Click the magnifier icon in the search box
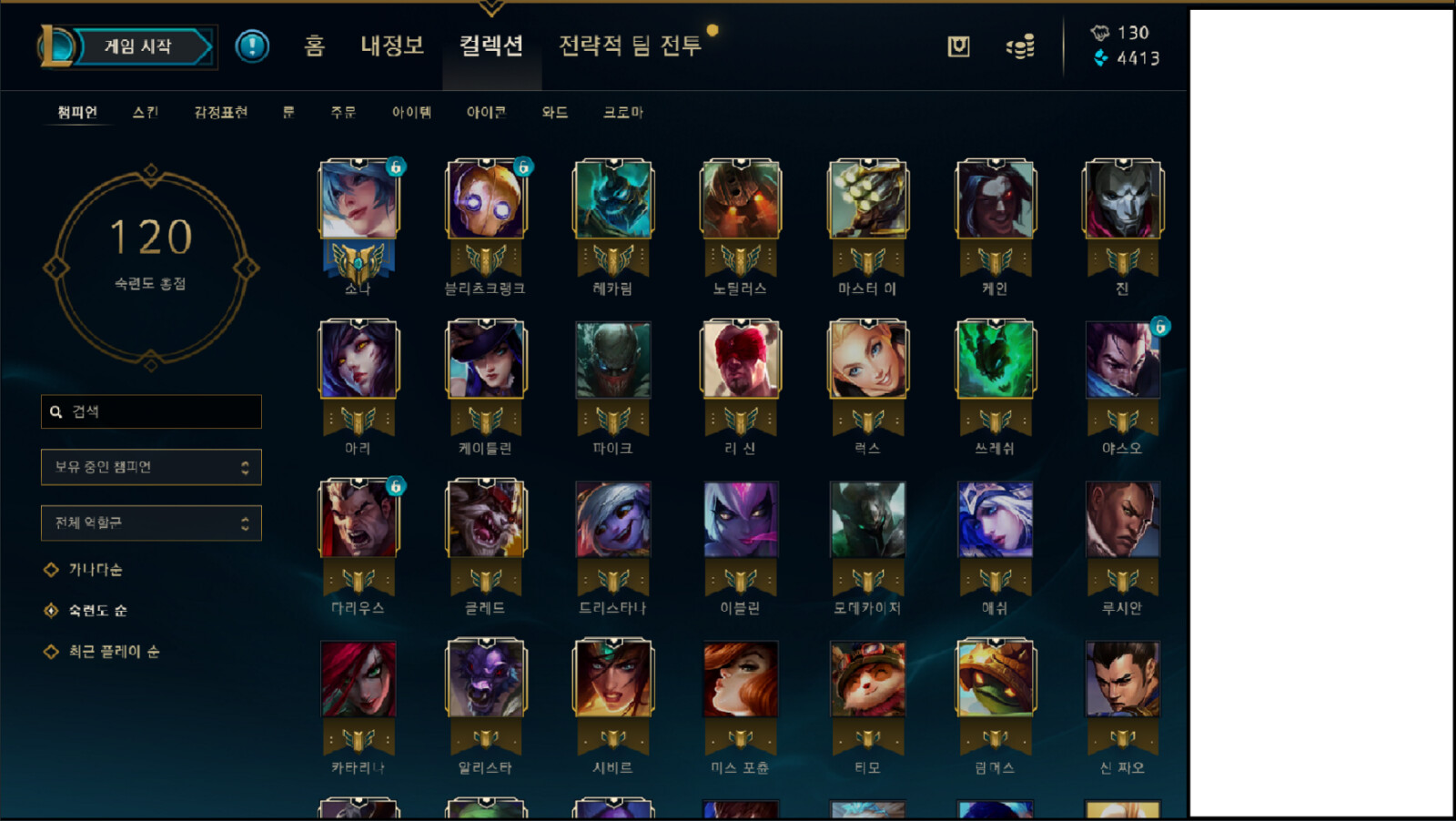The height and width of the screenshot is (821, 1456). pos(56,411)
